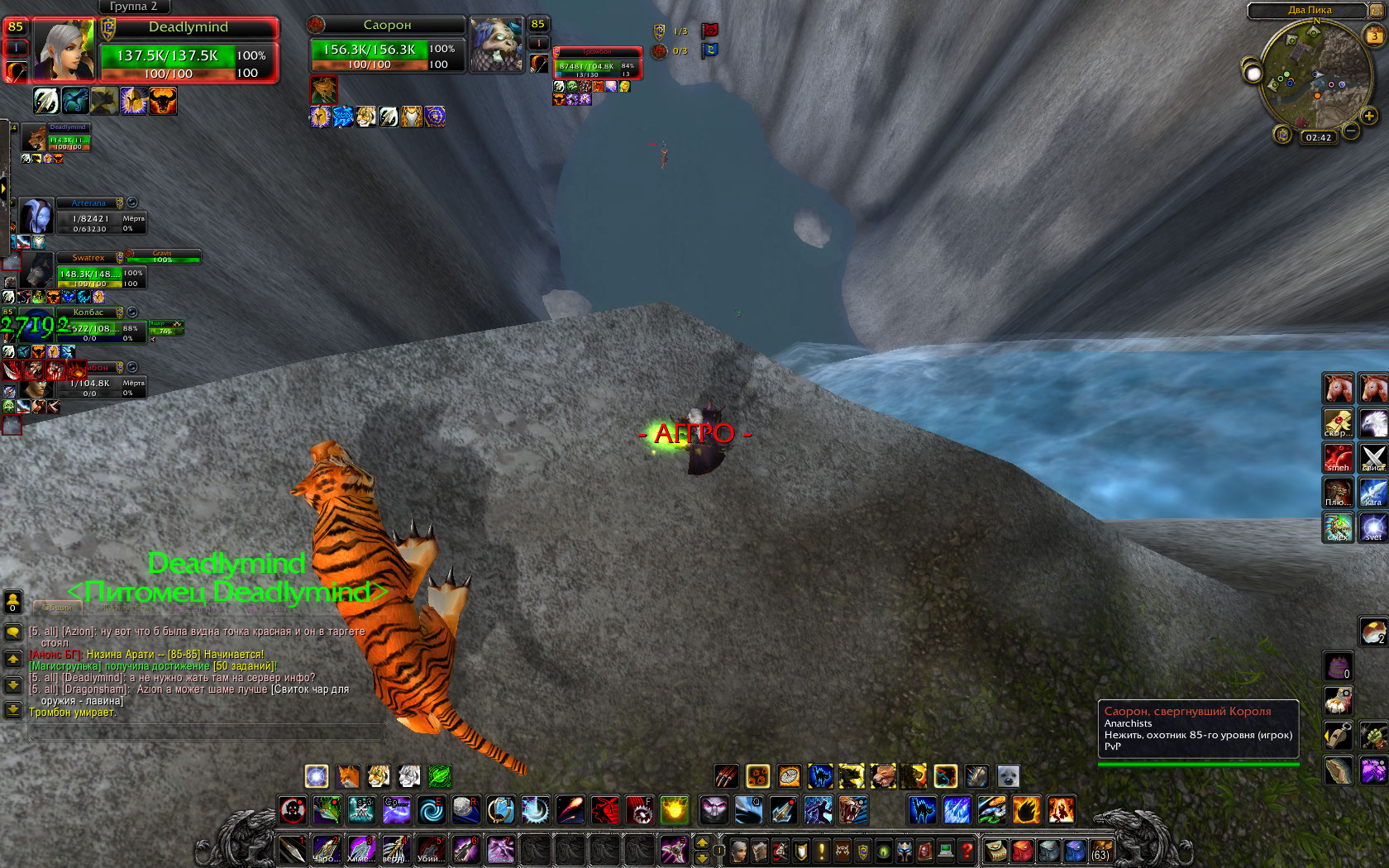Open the chat menu speech bubble button

(13, 632)
